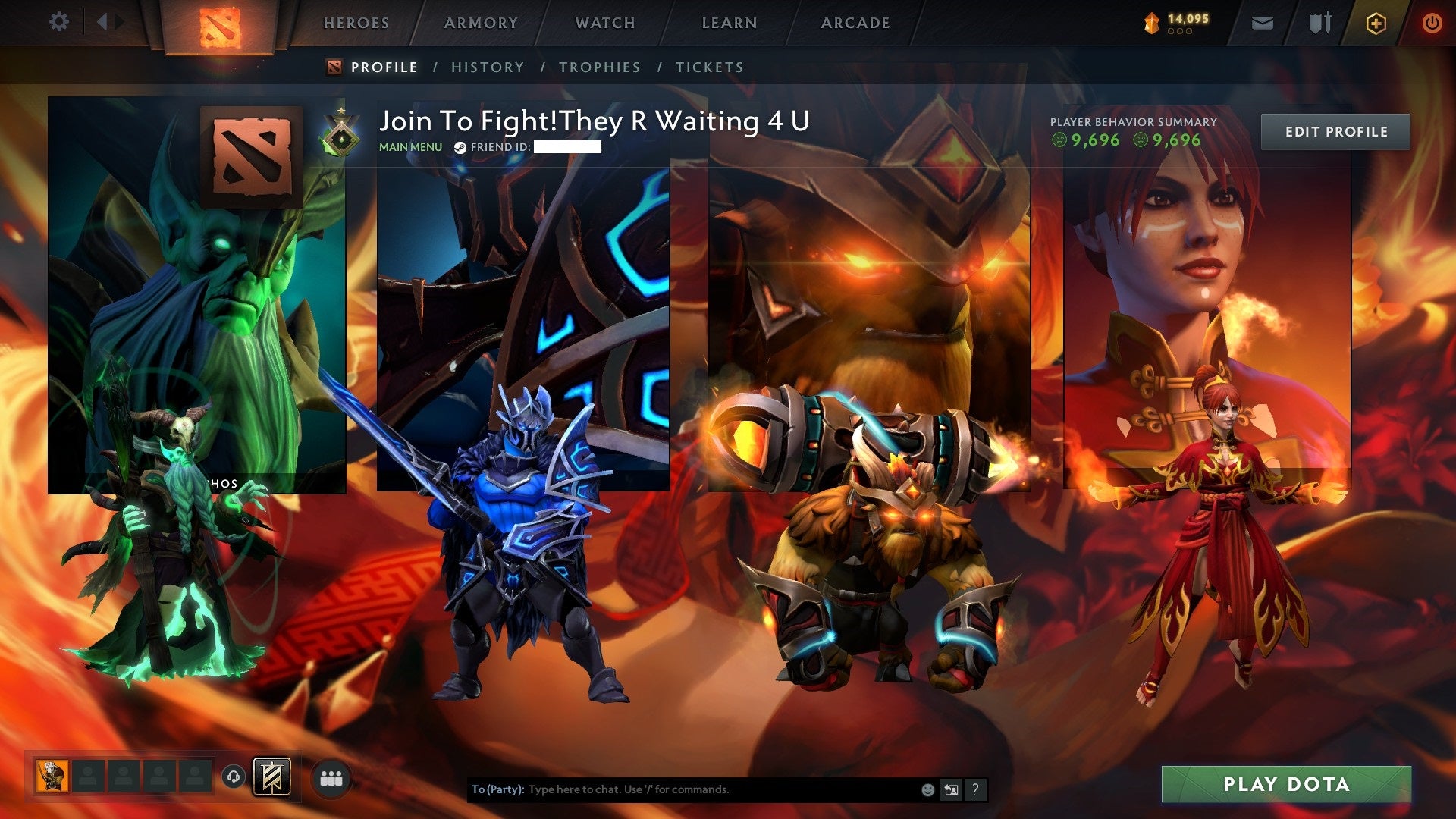
Task: Open the WATCH menu
Action: [604, 23]
